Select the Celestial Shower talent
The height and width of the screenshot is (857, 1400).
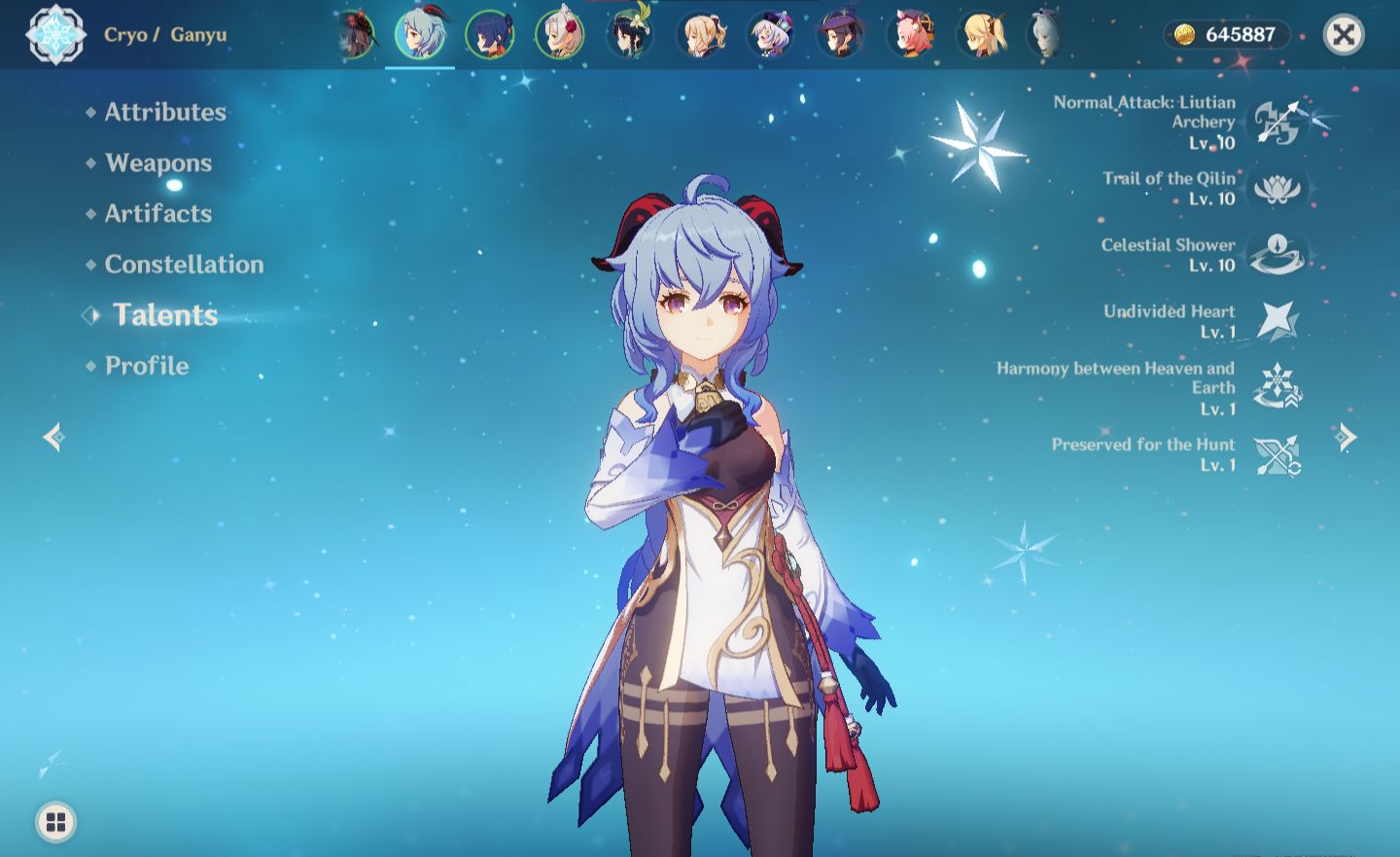[1277, 254]
